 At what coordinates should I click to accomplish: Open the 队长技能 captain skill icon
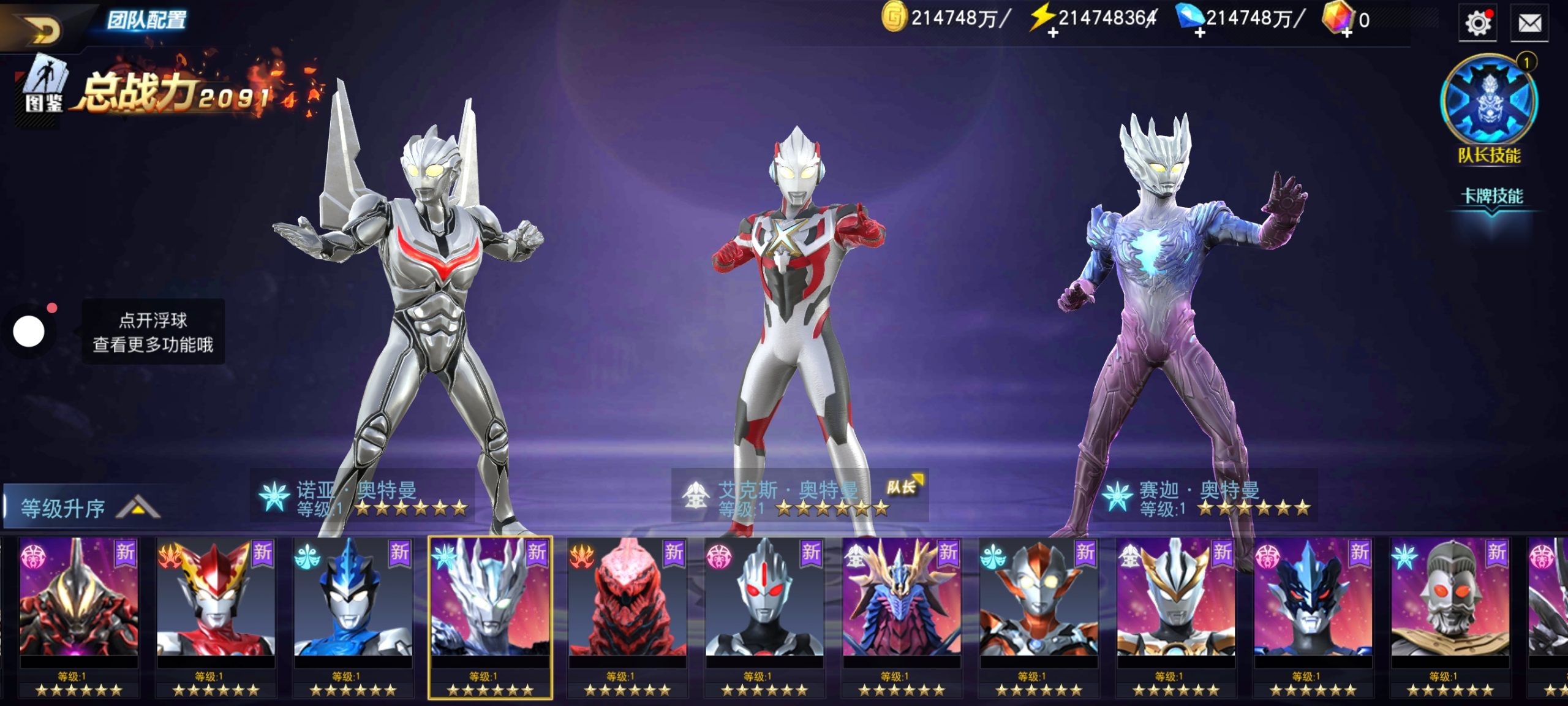tap(1488, 101)
